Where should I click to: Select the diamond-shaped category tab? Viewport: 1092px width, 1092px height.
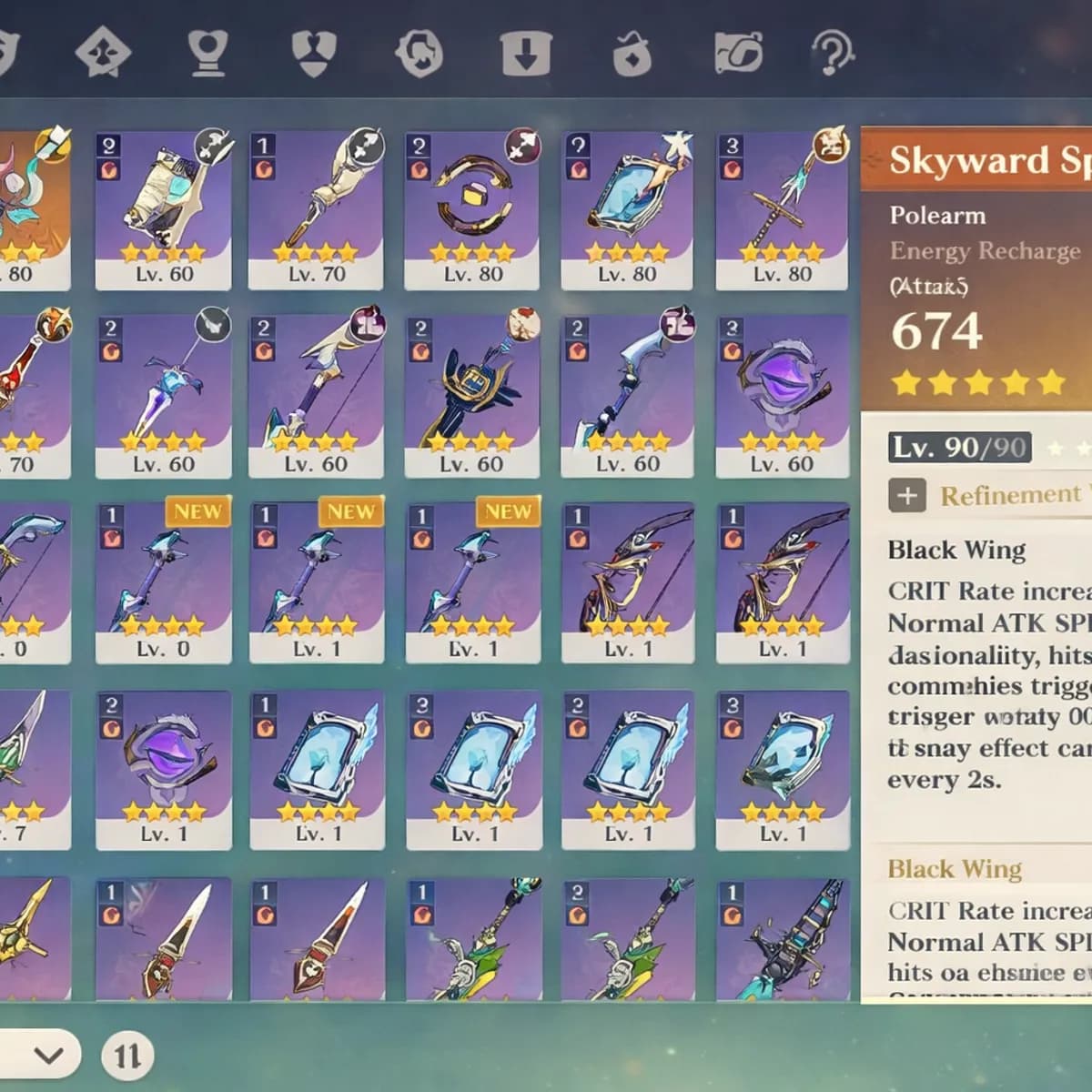[x=103, y=52]
